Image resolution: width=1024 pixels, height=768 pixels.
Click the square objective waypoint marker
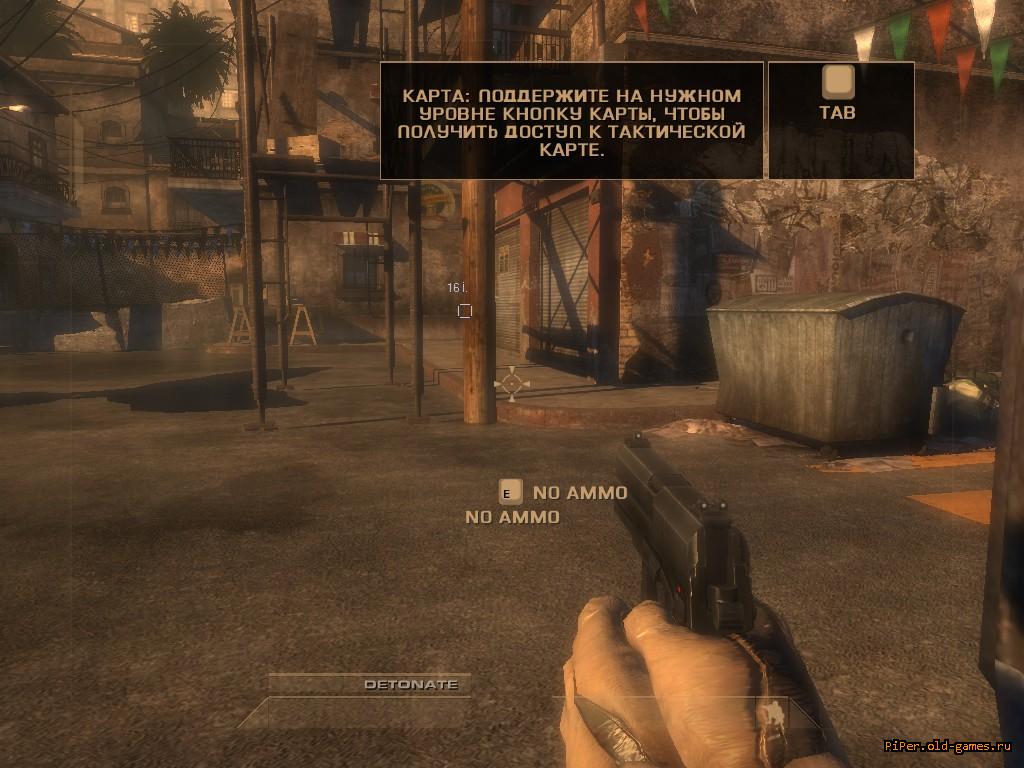[464, 311]
